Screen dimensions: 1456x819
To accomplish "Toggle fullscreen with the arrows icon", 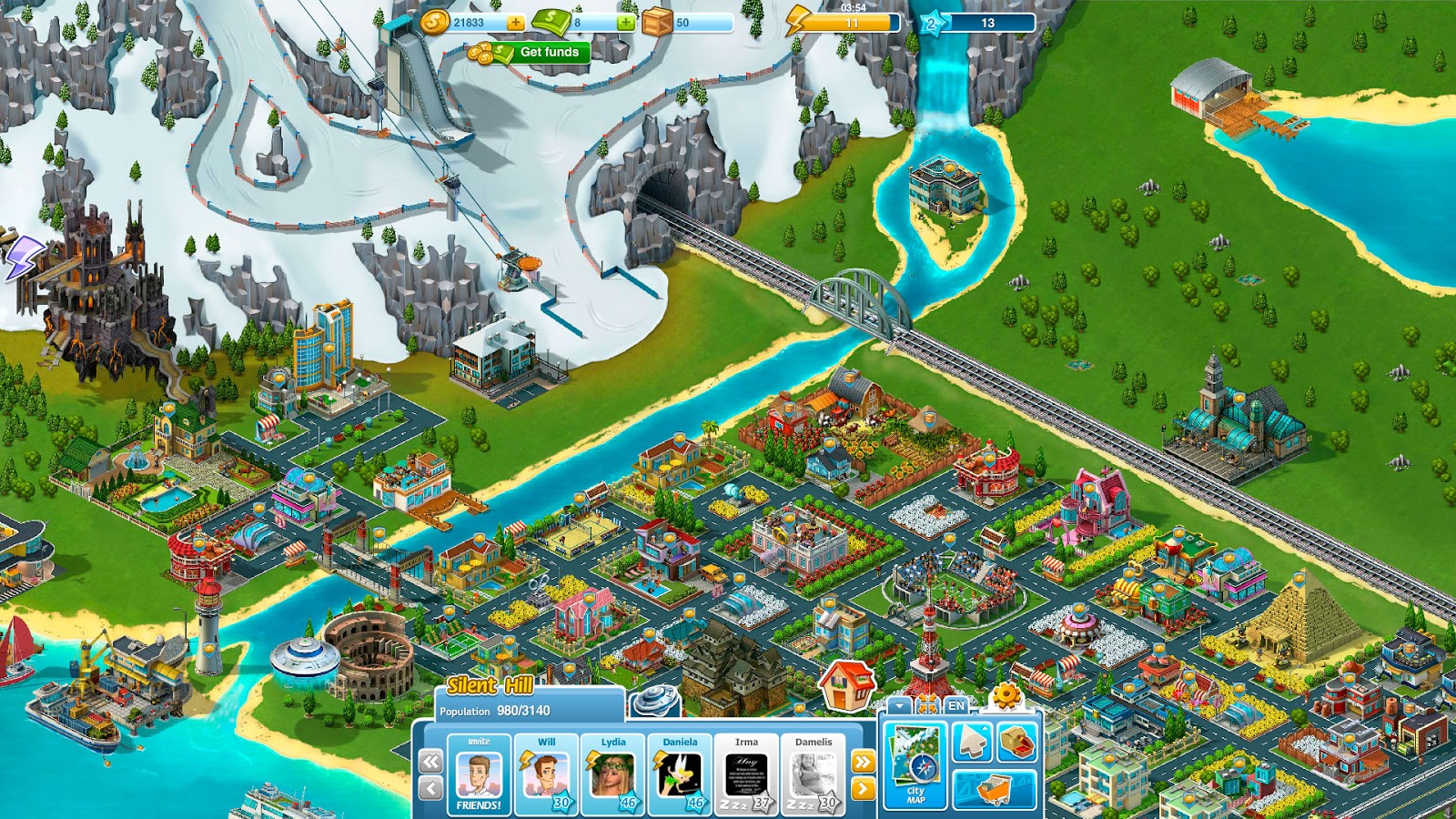I will 927,703.
